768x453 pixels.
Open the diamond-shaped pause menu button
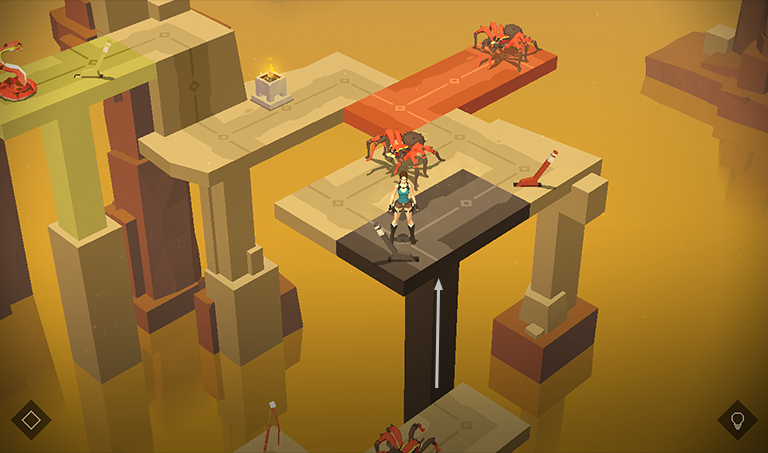pyautogui.click(x=31, y=420)
